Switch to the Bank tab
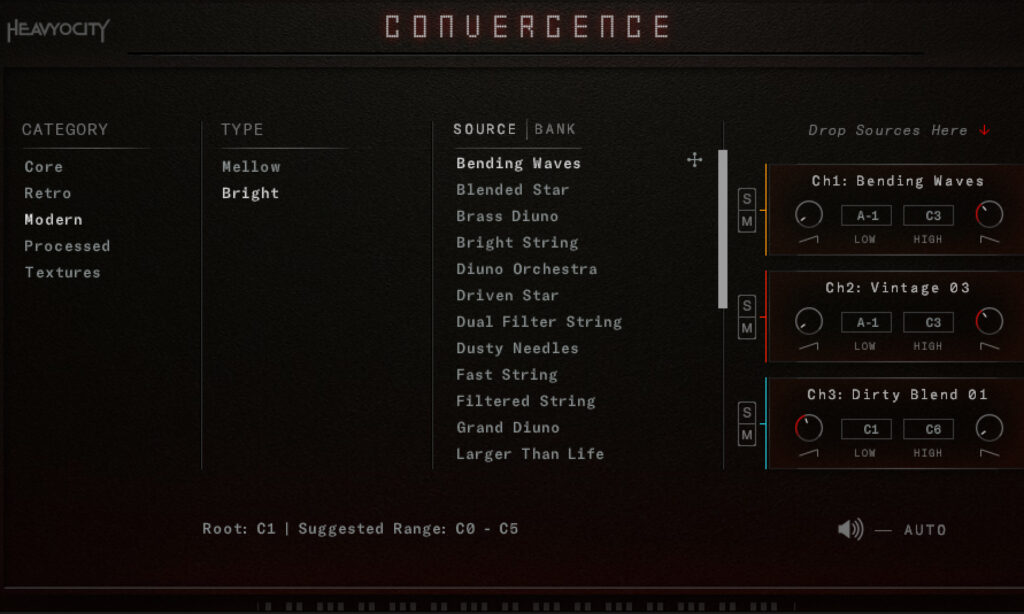Viewport: 1024px width, 614px height. [555, 129]
